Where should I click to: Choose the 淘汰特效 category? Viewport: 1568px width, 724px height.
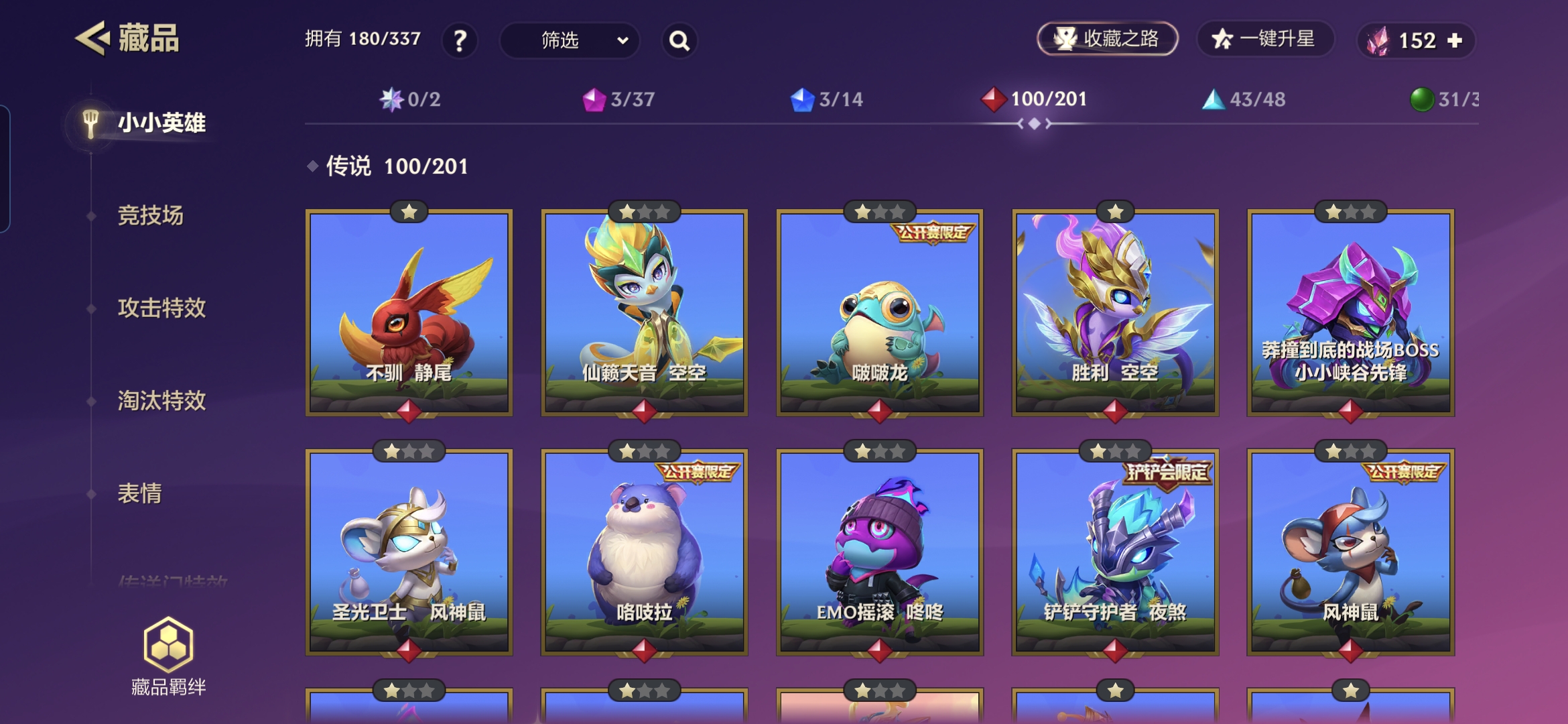click(x=161, y=401)
